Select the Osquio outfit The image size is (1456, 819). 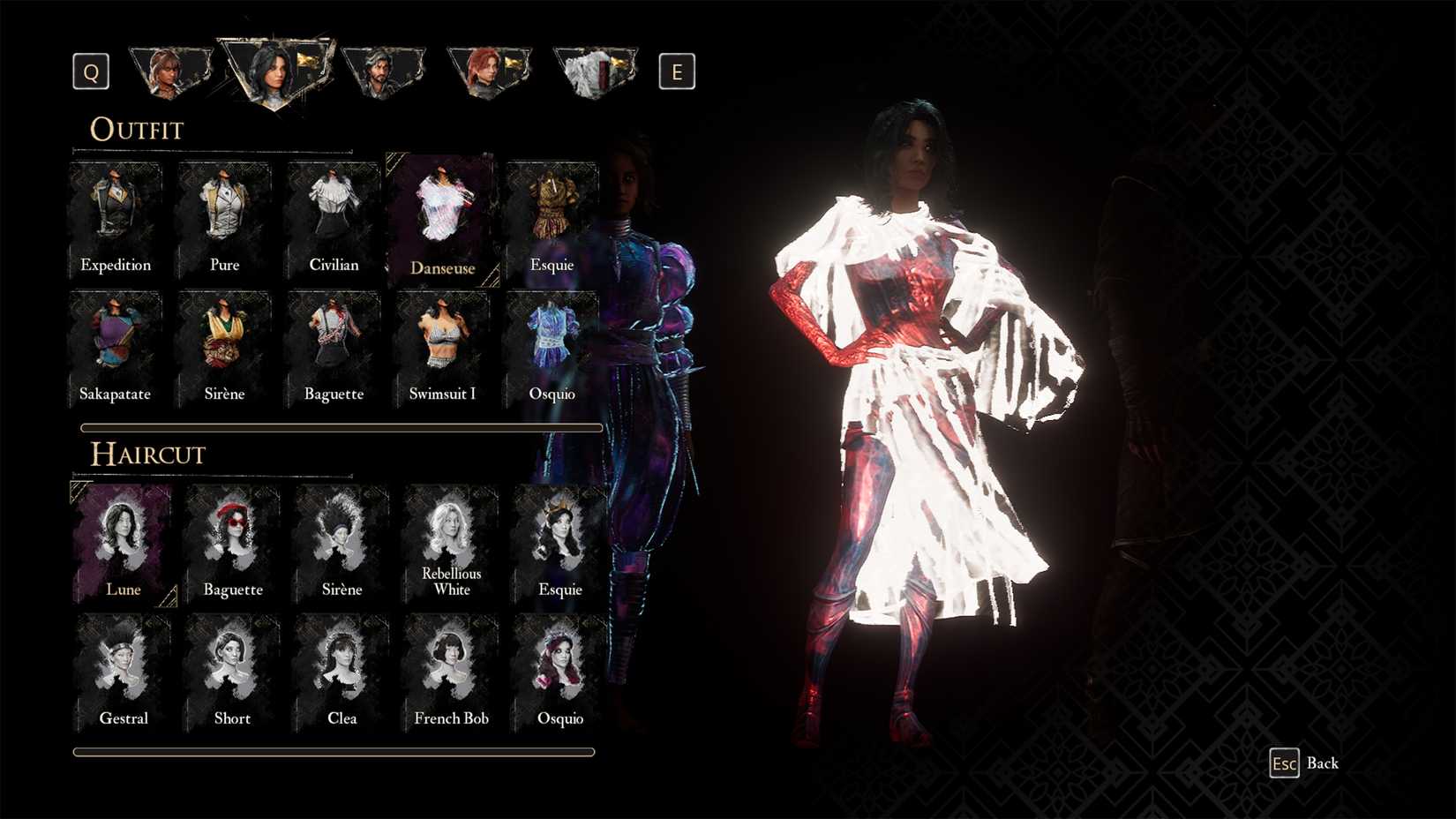(x=552, y=344)
